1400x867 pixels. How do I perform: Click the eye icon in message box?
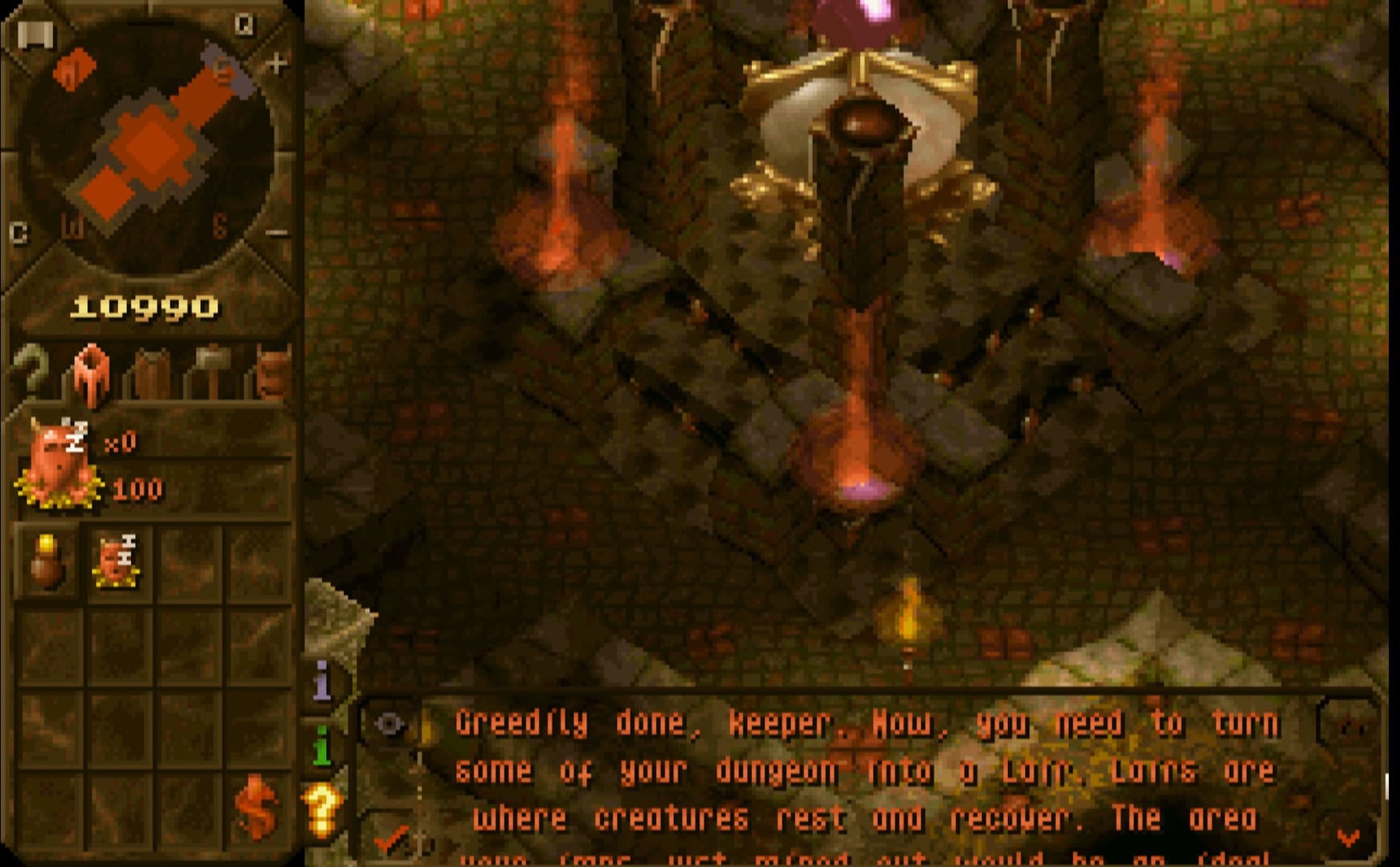[x=390, y=724]
